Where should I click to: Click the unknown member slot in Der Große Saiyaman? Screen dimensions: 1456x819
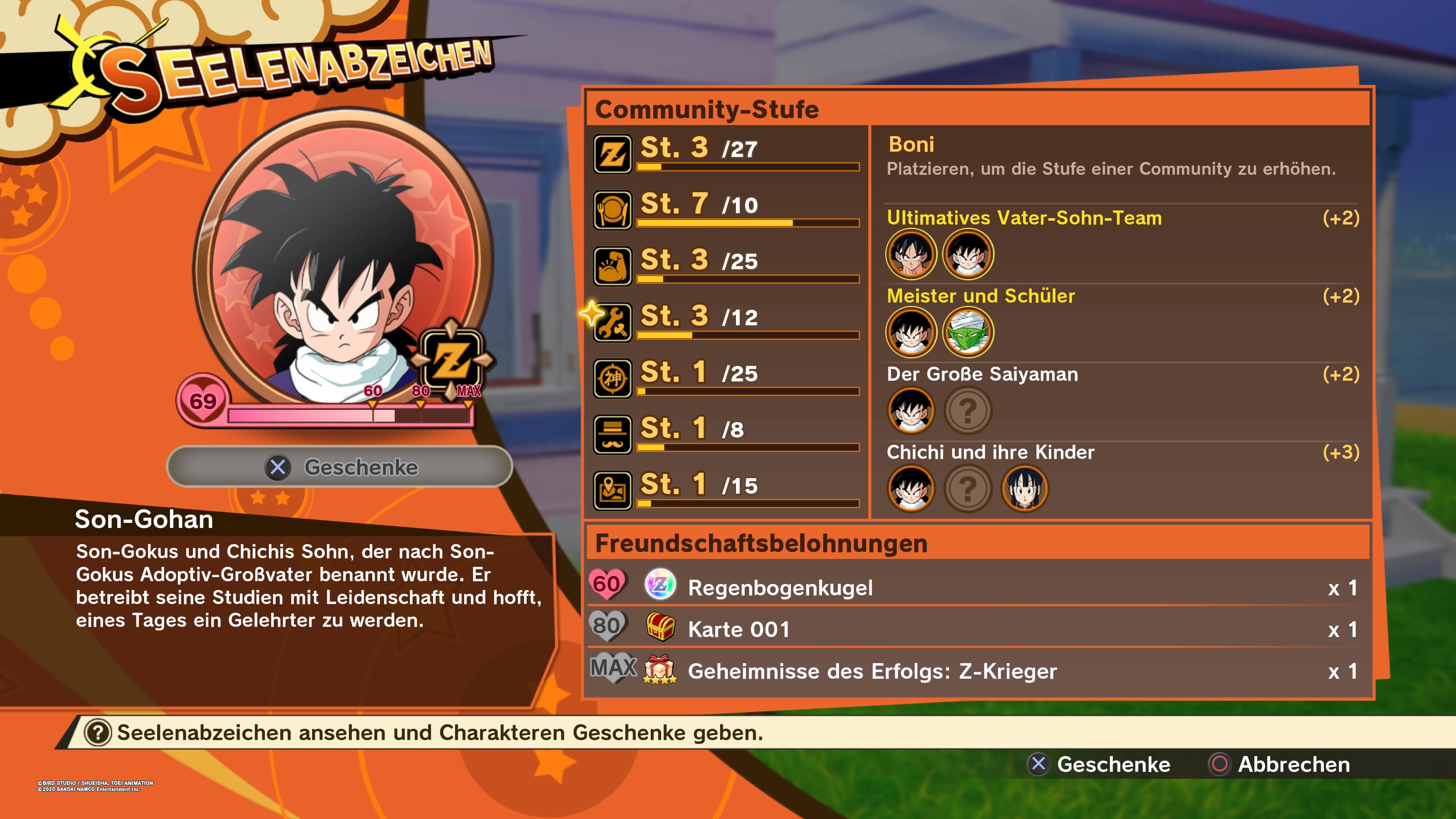[968, 411]
